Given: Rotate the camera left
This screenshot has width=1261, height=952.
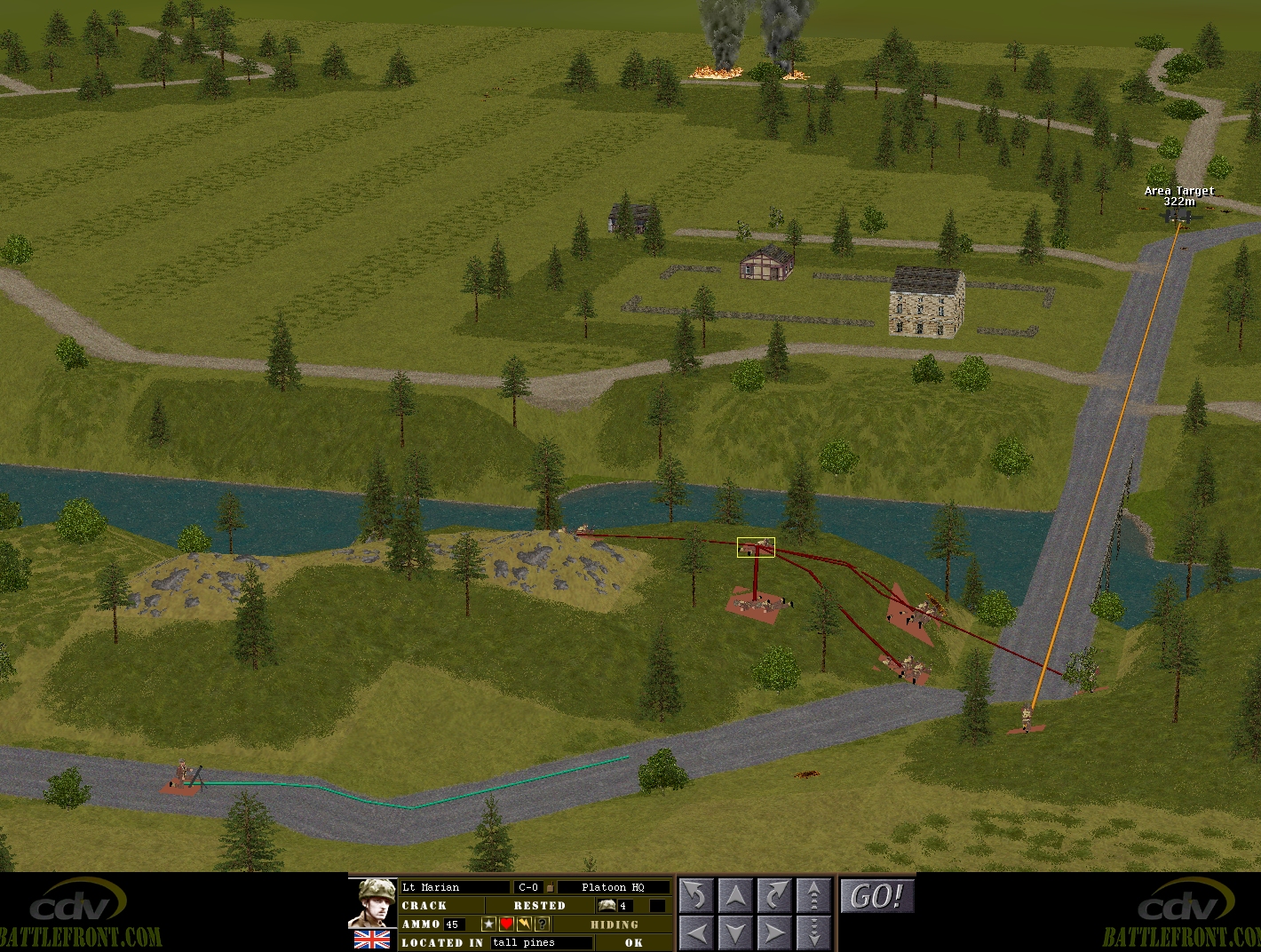Looking at the screenshot, I should click(697, 896).
